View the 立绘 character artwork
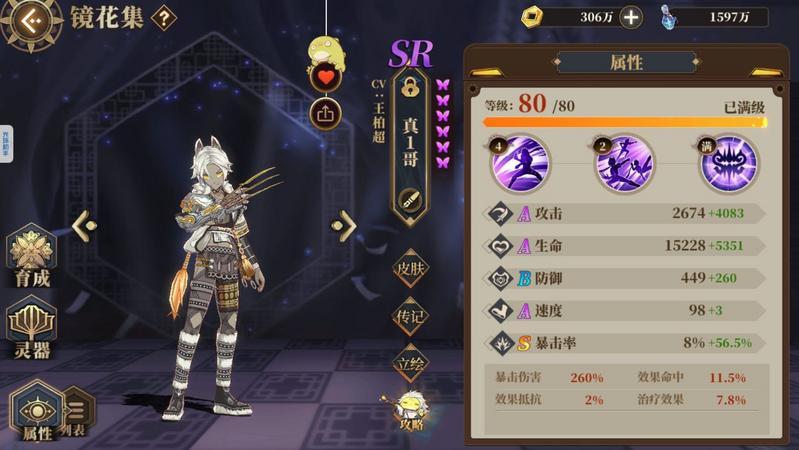This screenshot has height=450, width=799. click(x=410, y=363)
